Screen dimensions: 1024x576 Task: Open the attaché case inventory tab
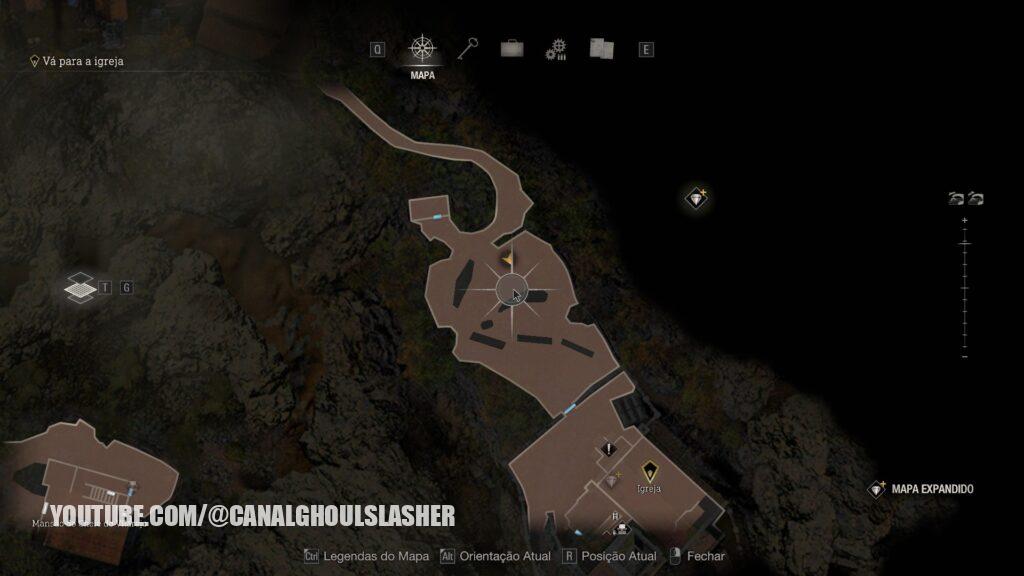(511, 48)
